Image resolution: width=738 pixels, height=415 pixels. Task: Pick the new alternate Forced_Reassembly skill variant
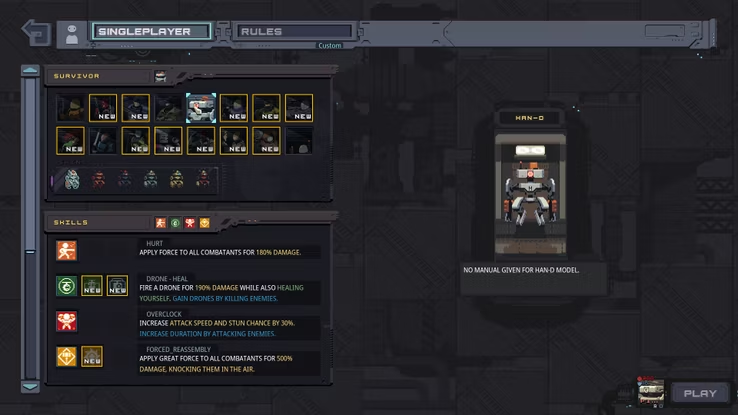pyautogui.click(x=92, y=356)
